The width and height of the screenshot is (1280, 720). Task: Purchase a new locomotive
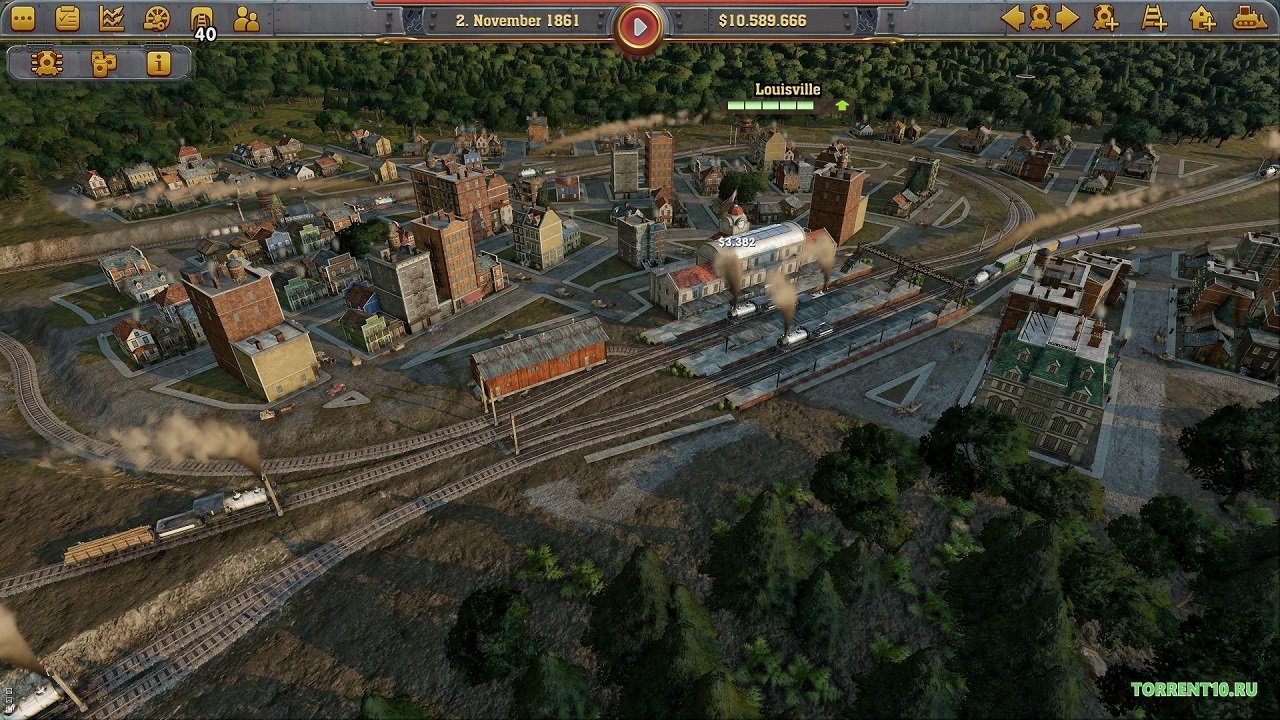[1103, 17]
